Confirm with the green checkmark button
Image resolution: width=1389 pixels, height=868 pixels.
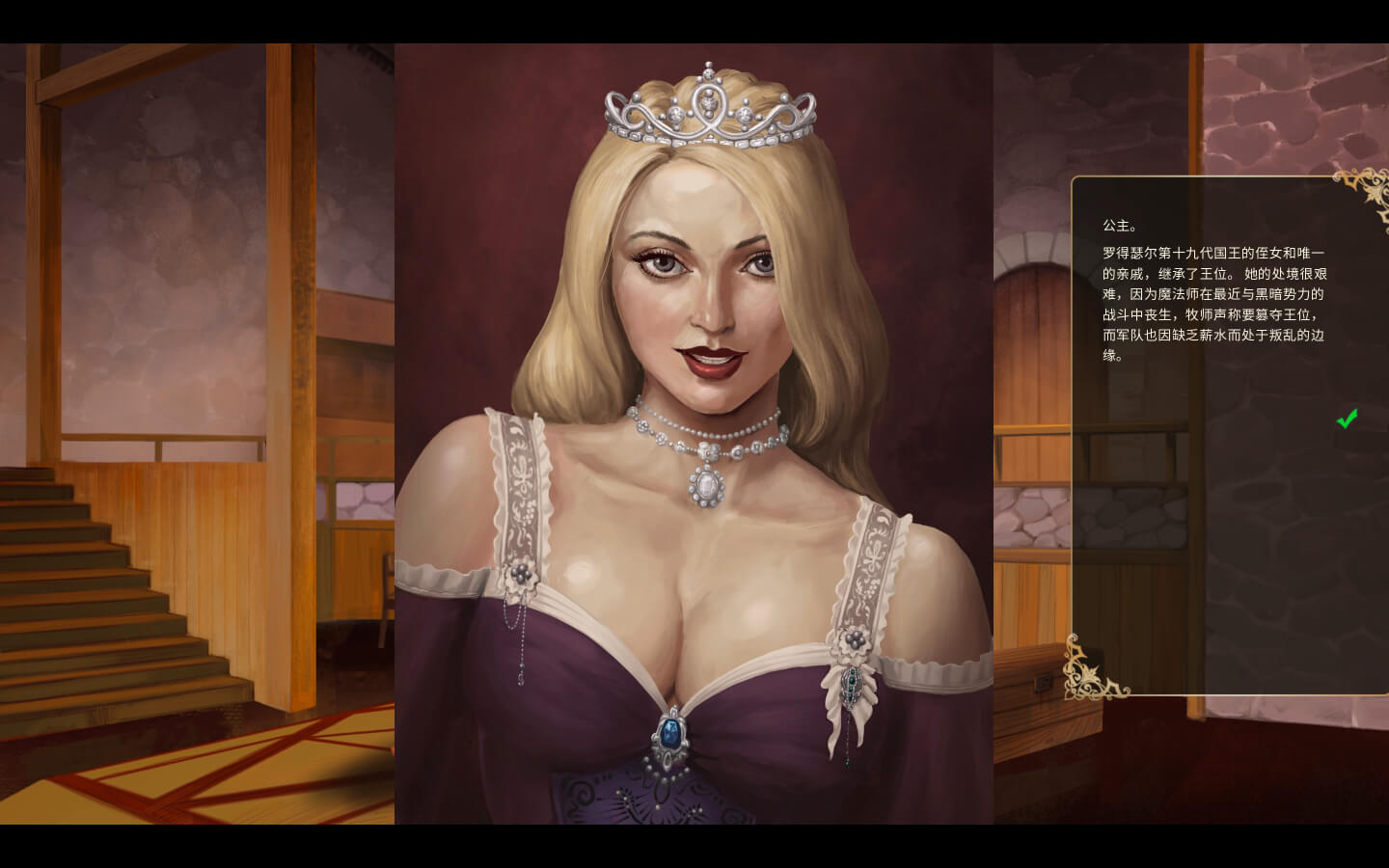[x=1347, y=419]
